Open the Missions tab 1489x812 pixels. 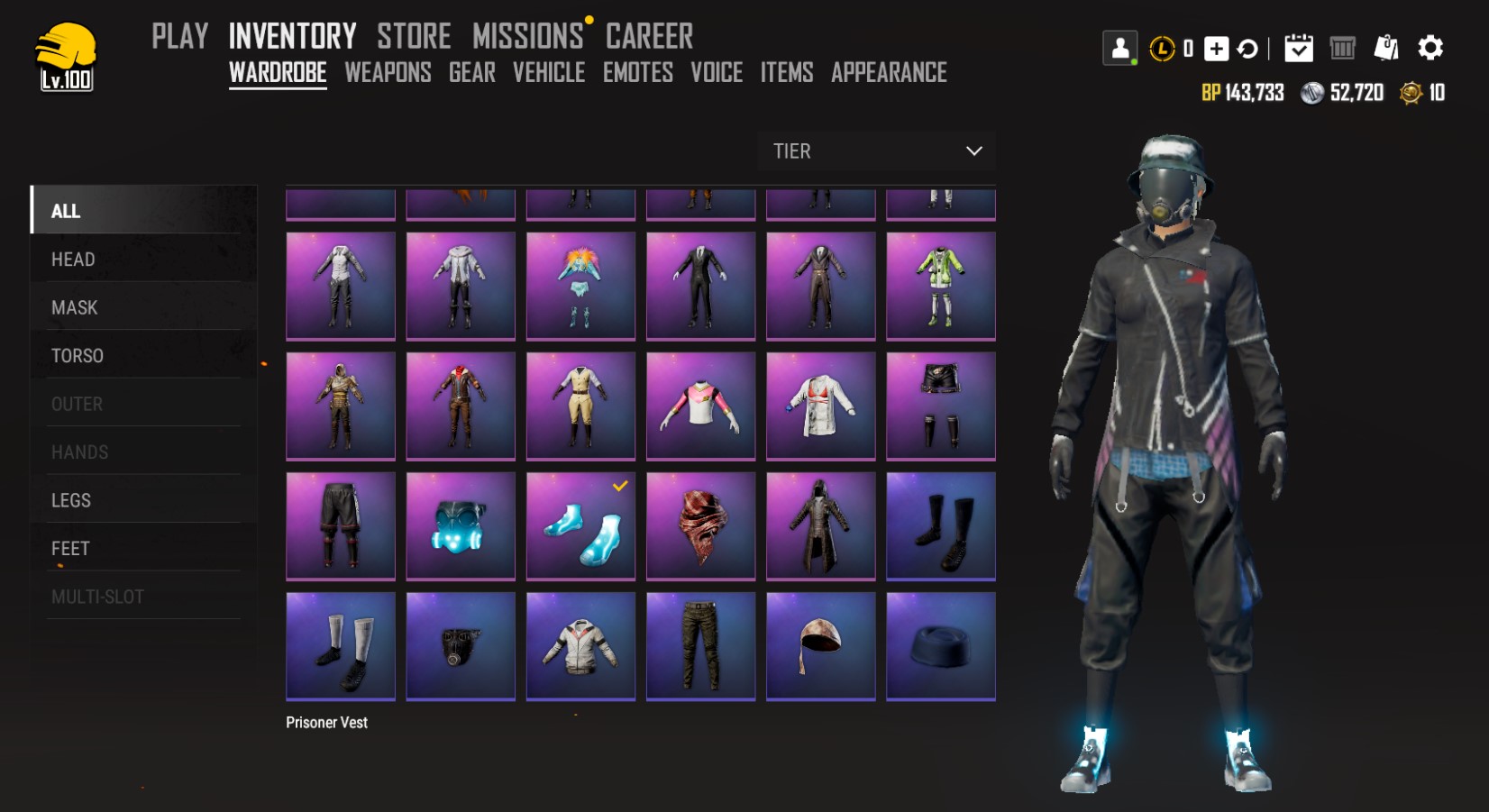tap(528, 37)
